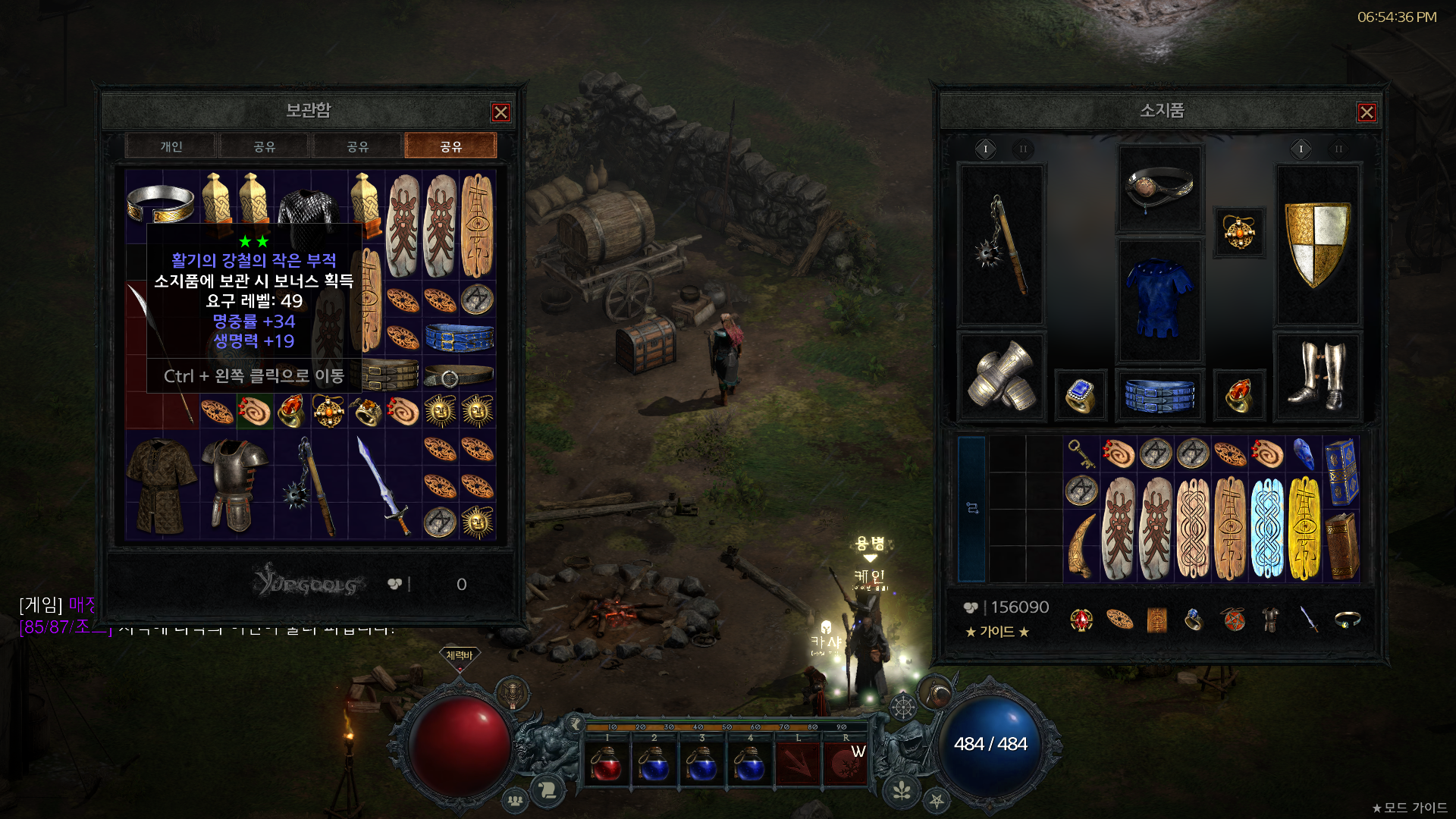Screen dimensions: 1456x819
Task: Select the equipped flail weapon slot
Action: coord(1002,245)
